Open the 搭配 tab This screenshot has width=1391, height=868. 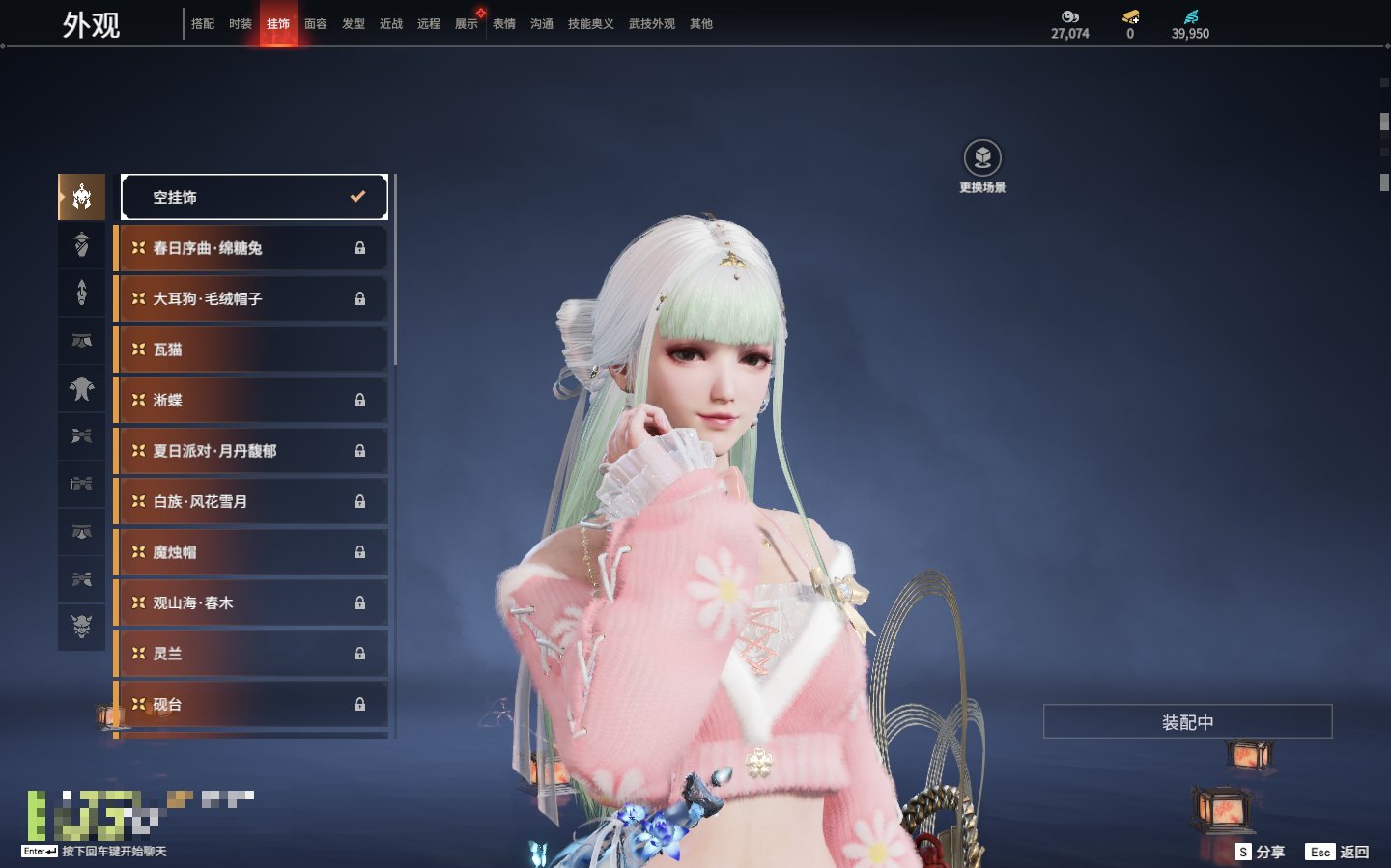click(203, 24)
